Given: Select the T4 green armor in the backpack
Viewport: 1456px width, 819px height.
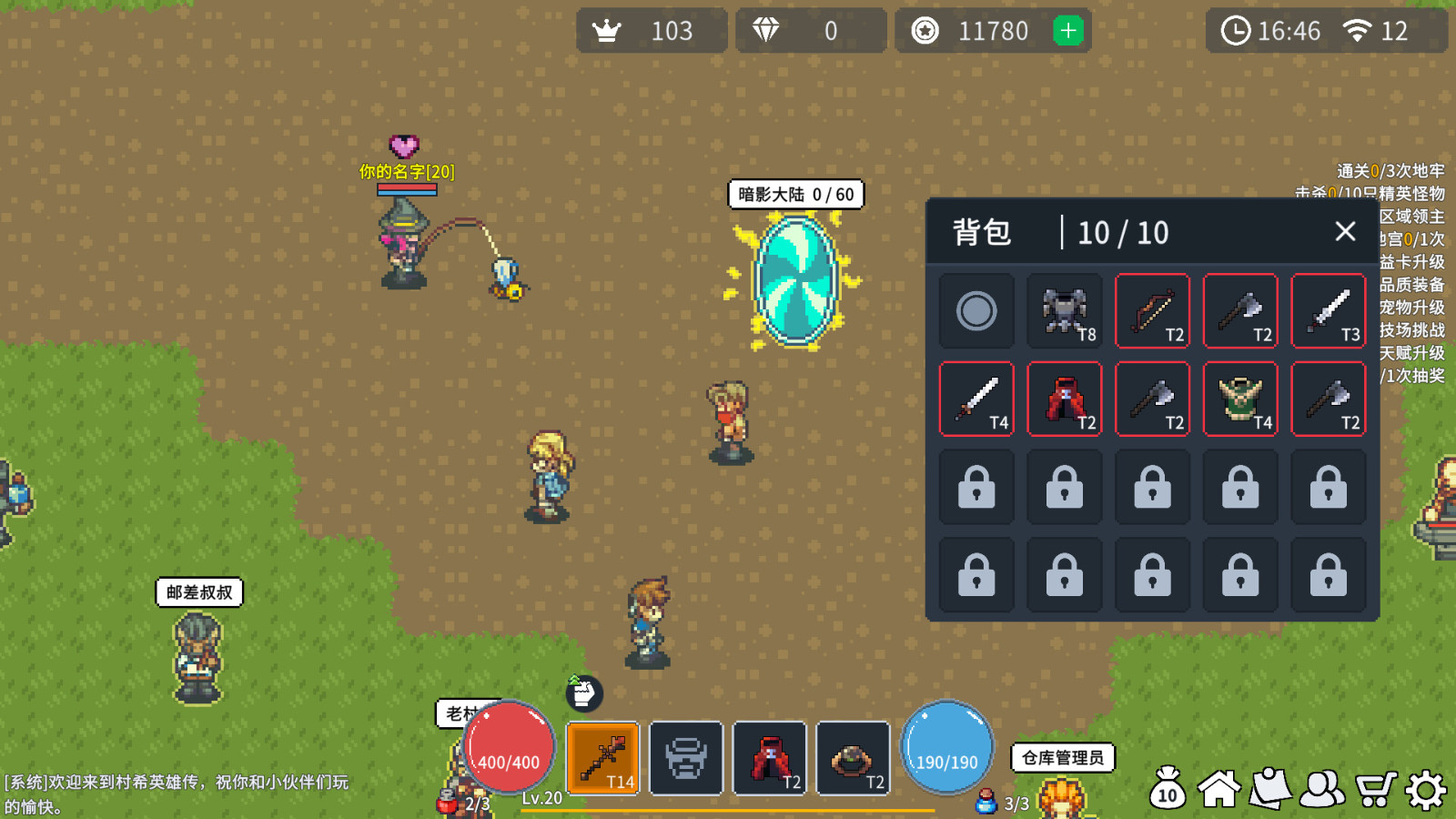Looking at the screenshot, I should coord(1240,399).
